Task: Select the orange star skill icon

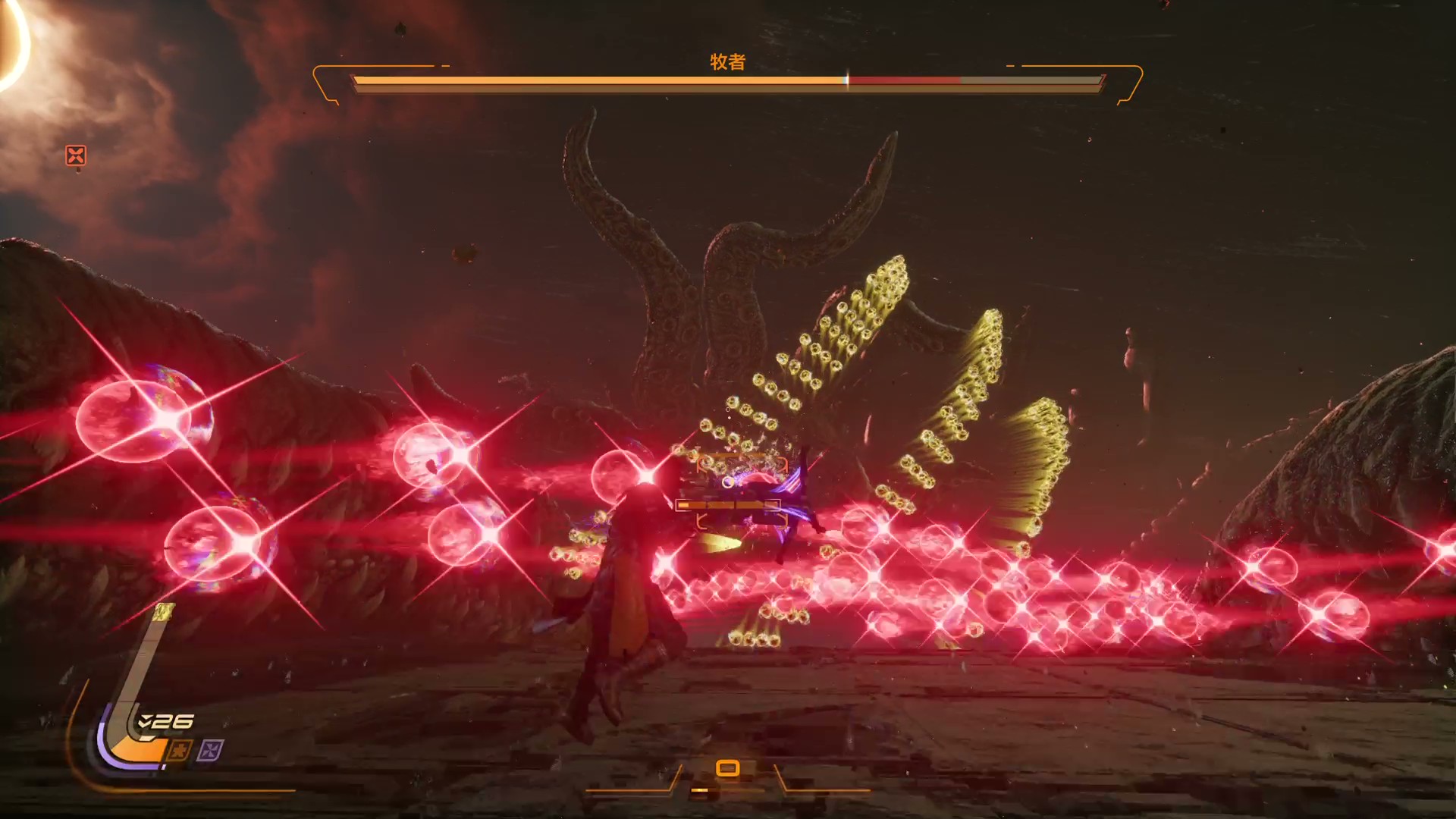Action: (x=179, y=751)
